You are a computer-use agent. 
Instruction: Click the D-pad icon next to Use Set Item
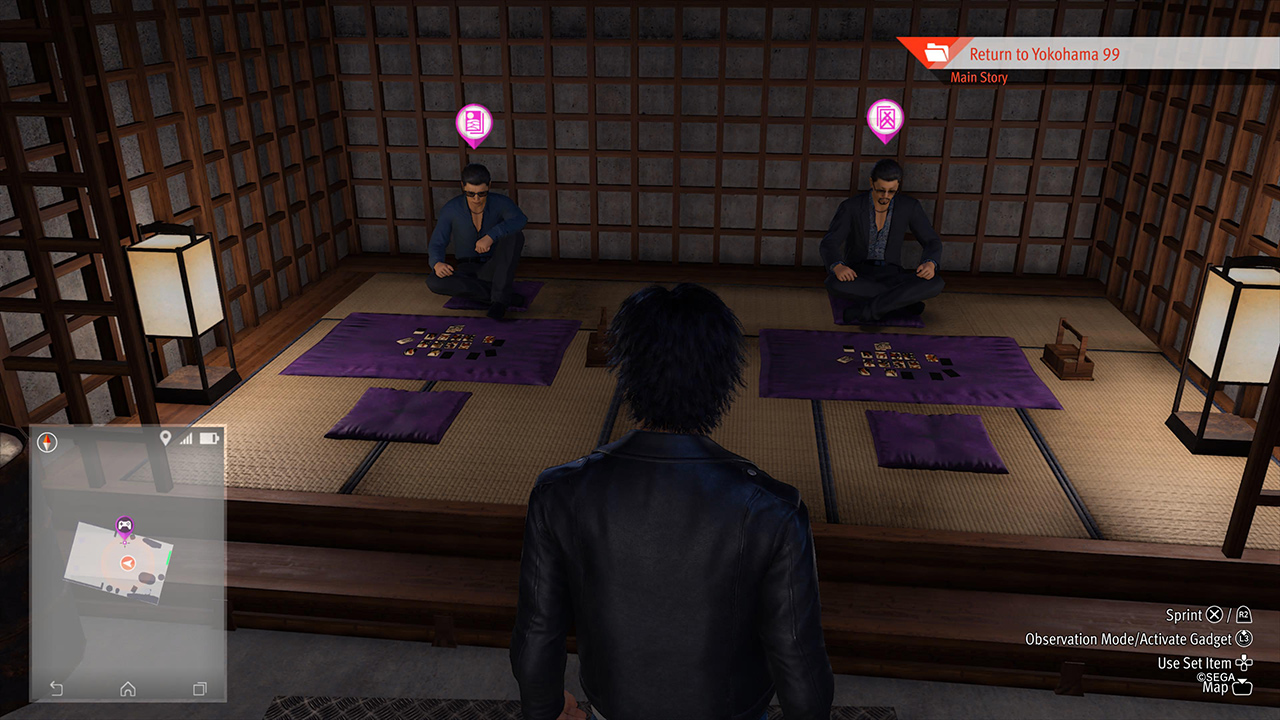(1244, 663)
